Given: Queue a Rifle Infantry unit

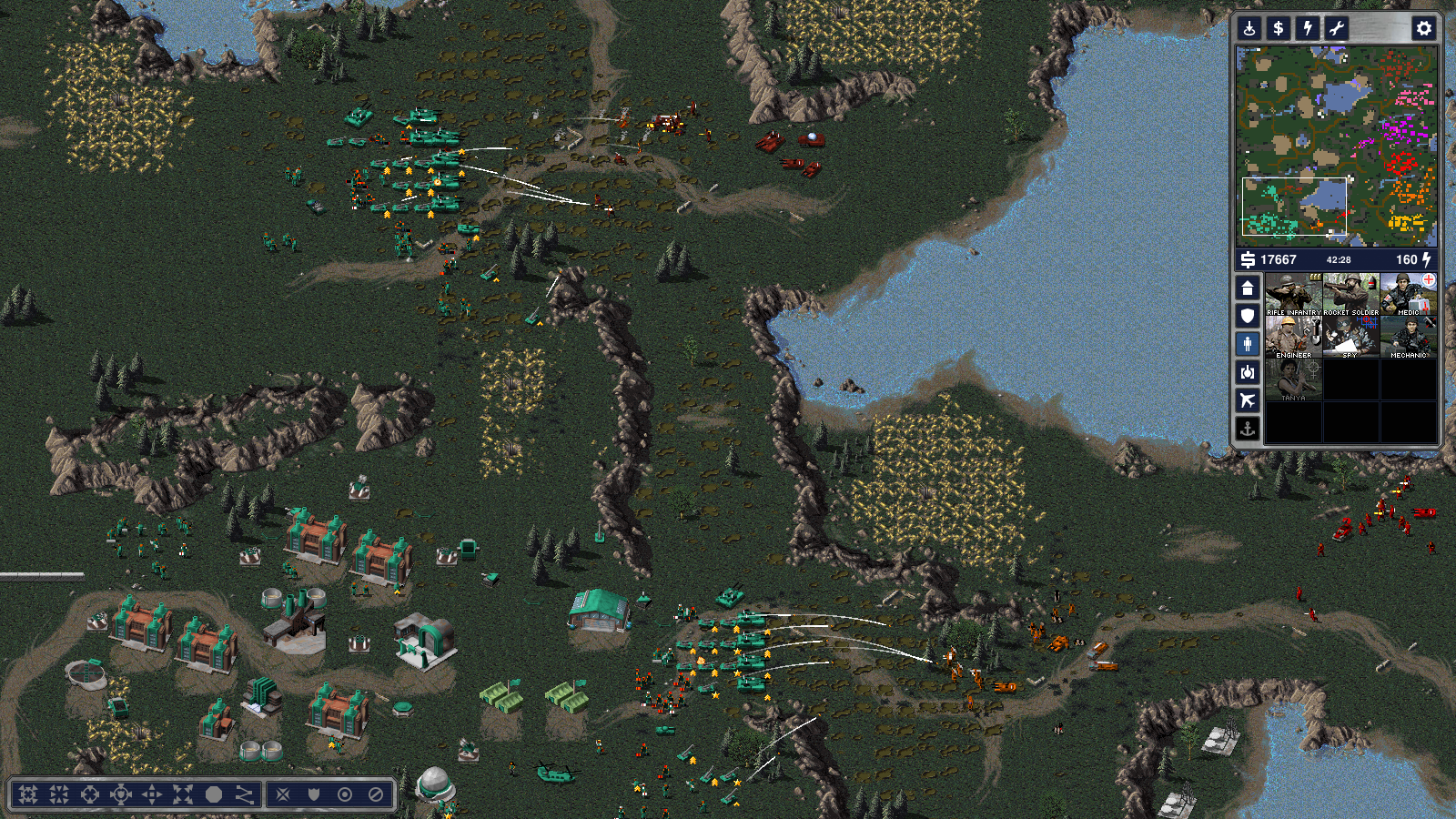Looking at the screenshot, I should point(1293,294).
